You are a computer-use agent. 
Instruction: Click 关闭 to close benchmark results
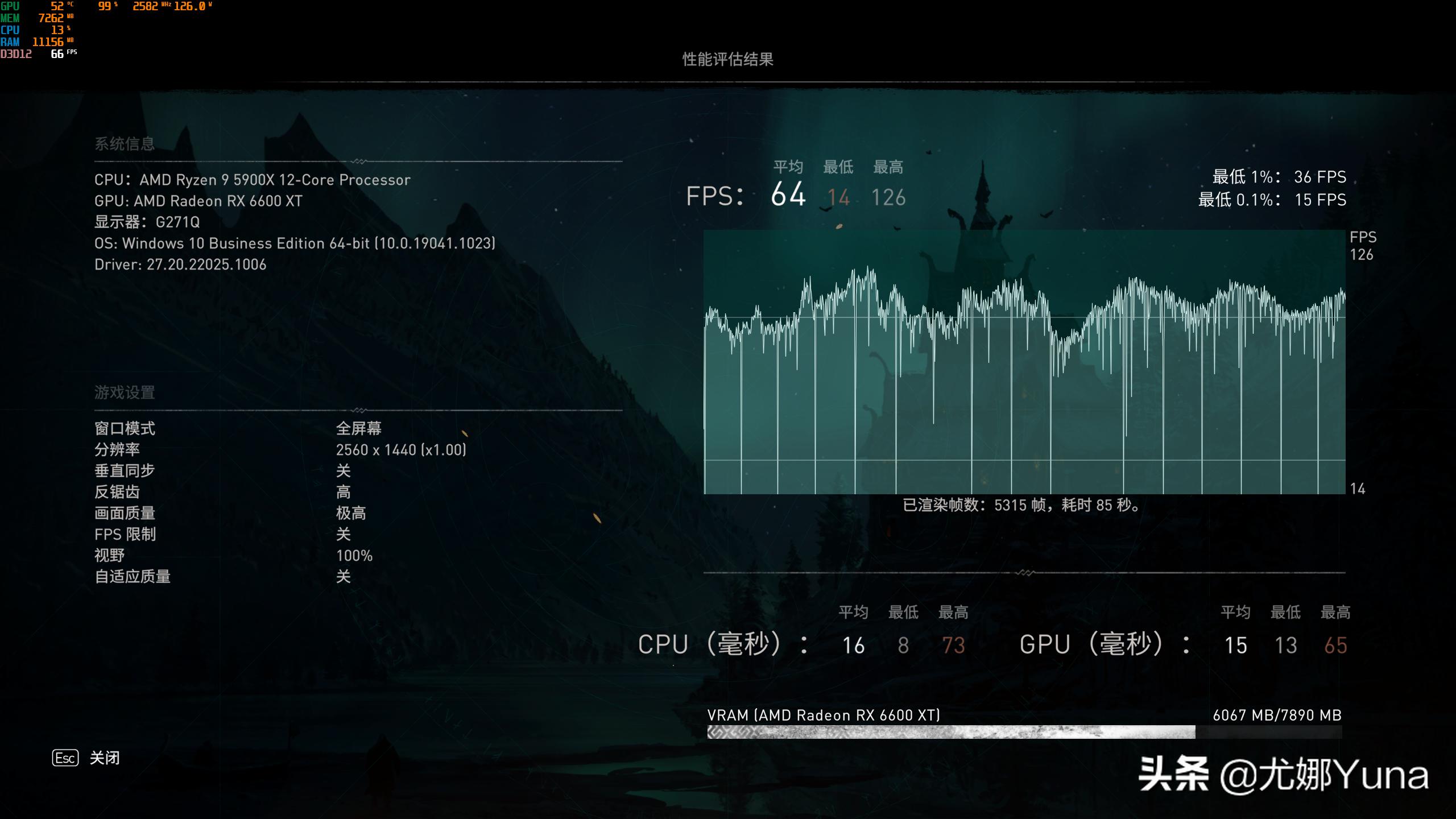click(104, 758)
